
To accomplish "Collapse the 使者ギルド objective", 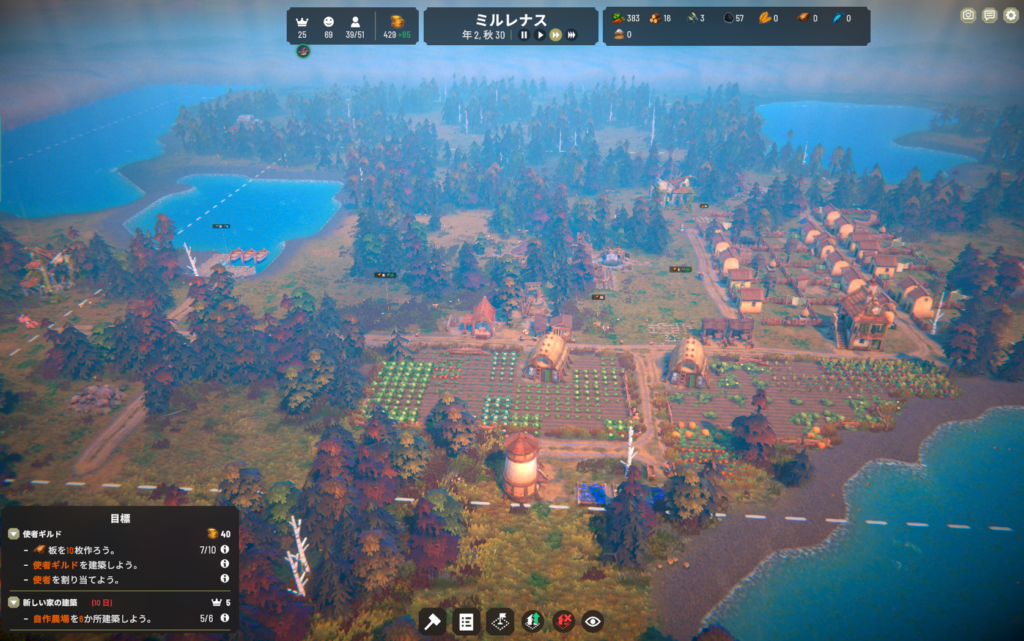I will [14, 534].
